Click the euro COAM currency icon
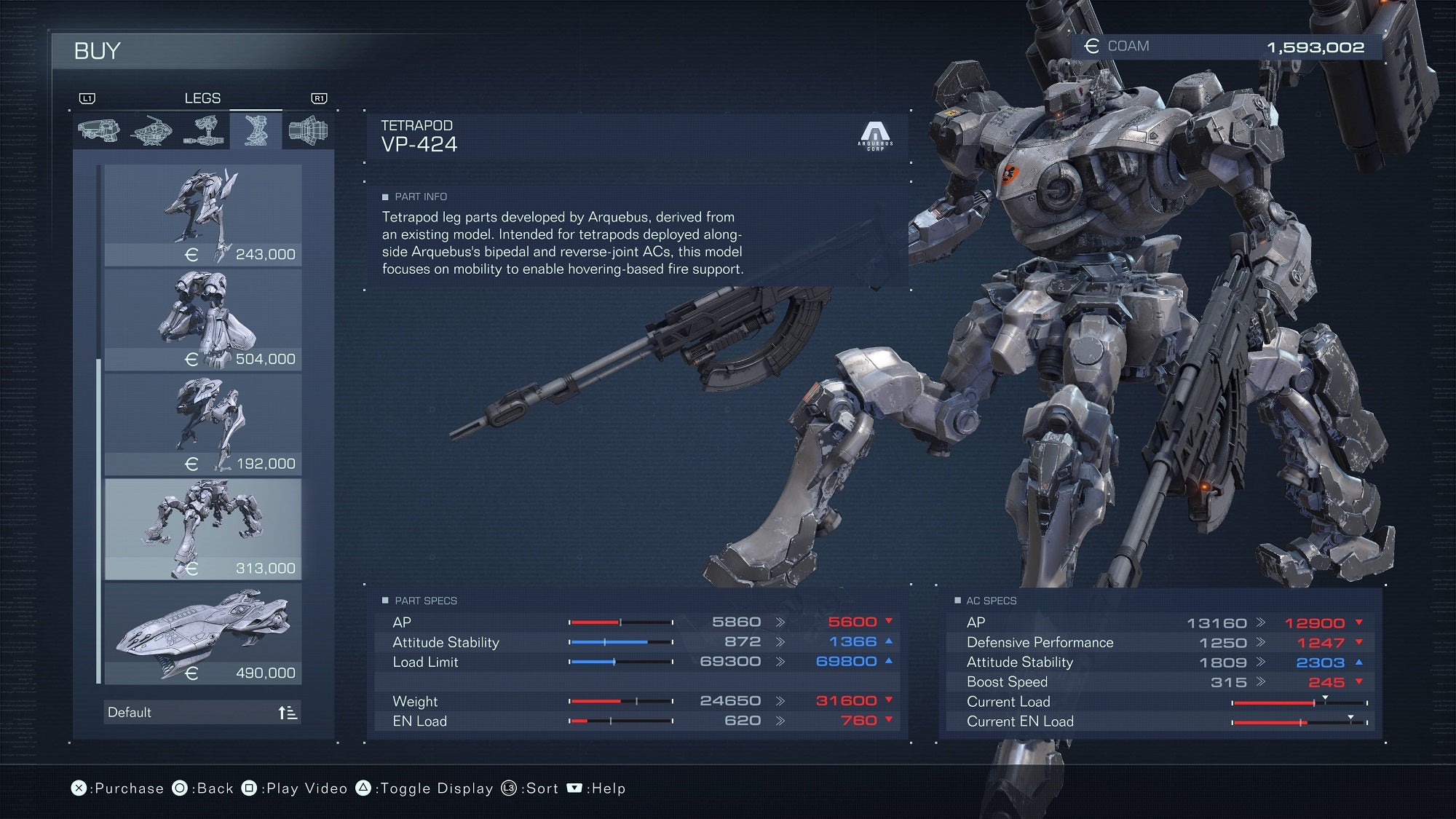 pyautogui.click(x=1091, y=46)
